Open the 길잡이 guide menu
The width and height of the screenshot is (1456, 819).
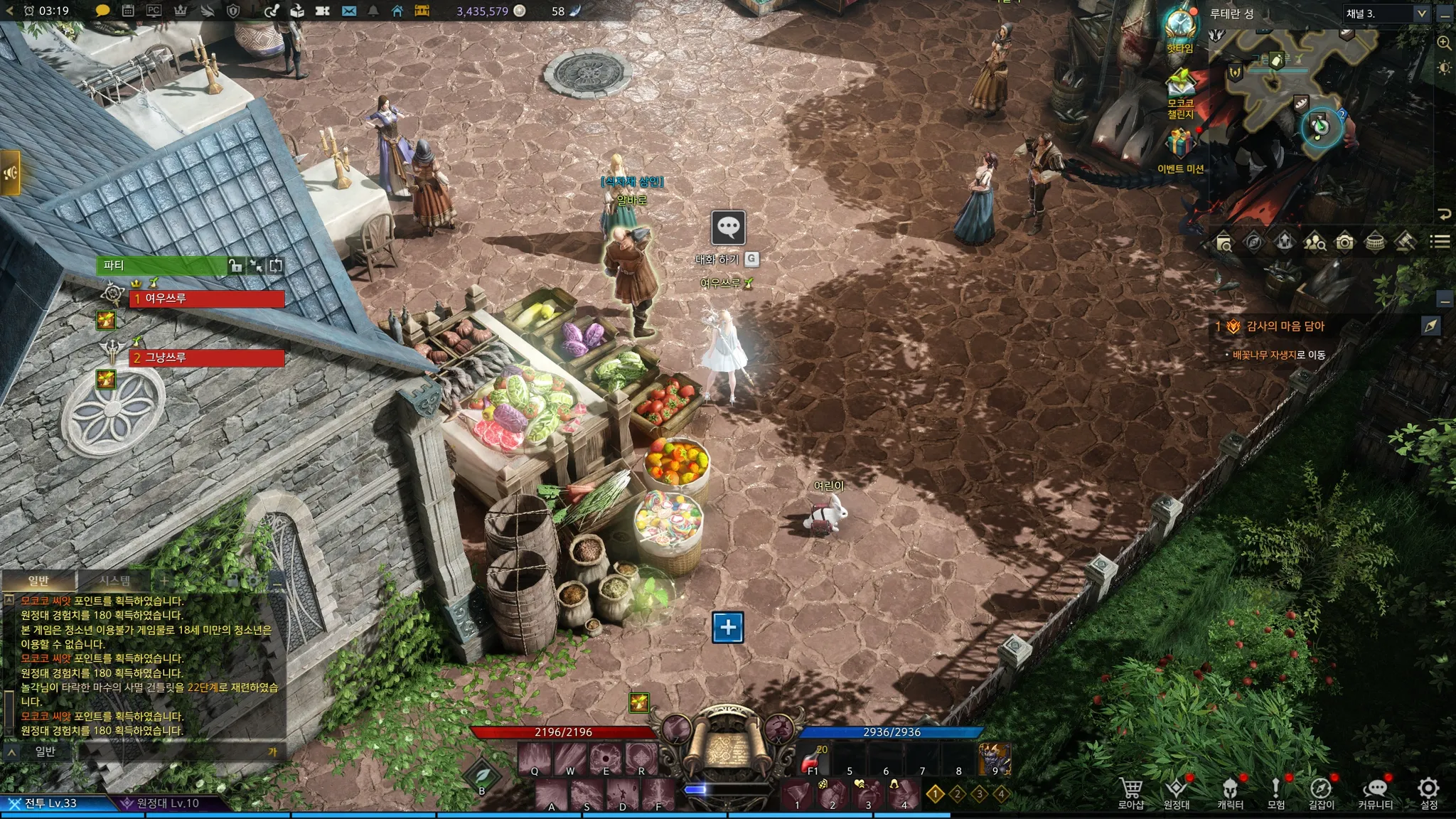[x=1321, y=792]
